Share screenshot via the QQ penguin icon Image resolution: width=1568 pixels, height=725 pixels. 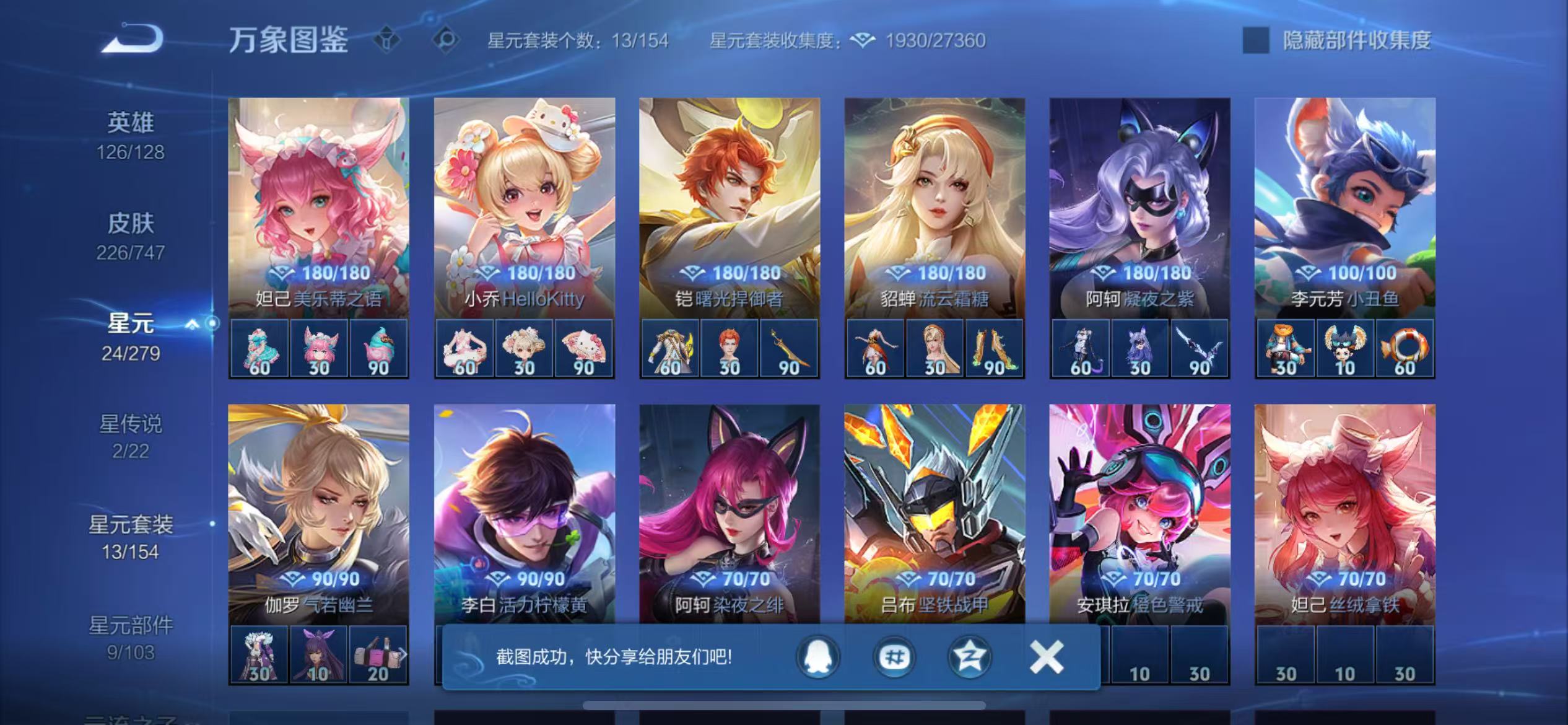click(x=818, y=657)
